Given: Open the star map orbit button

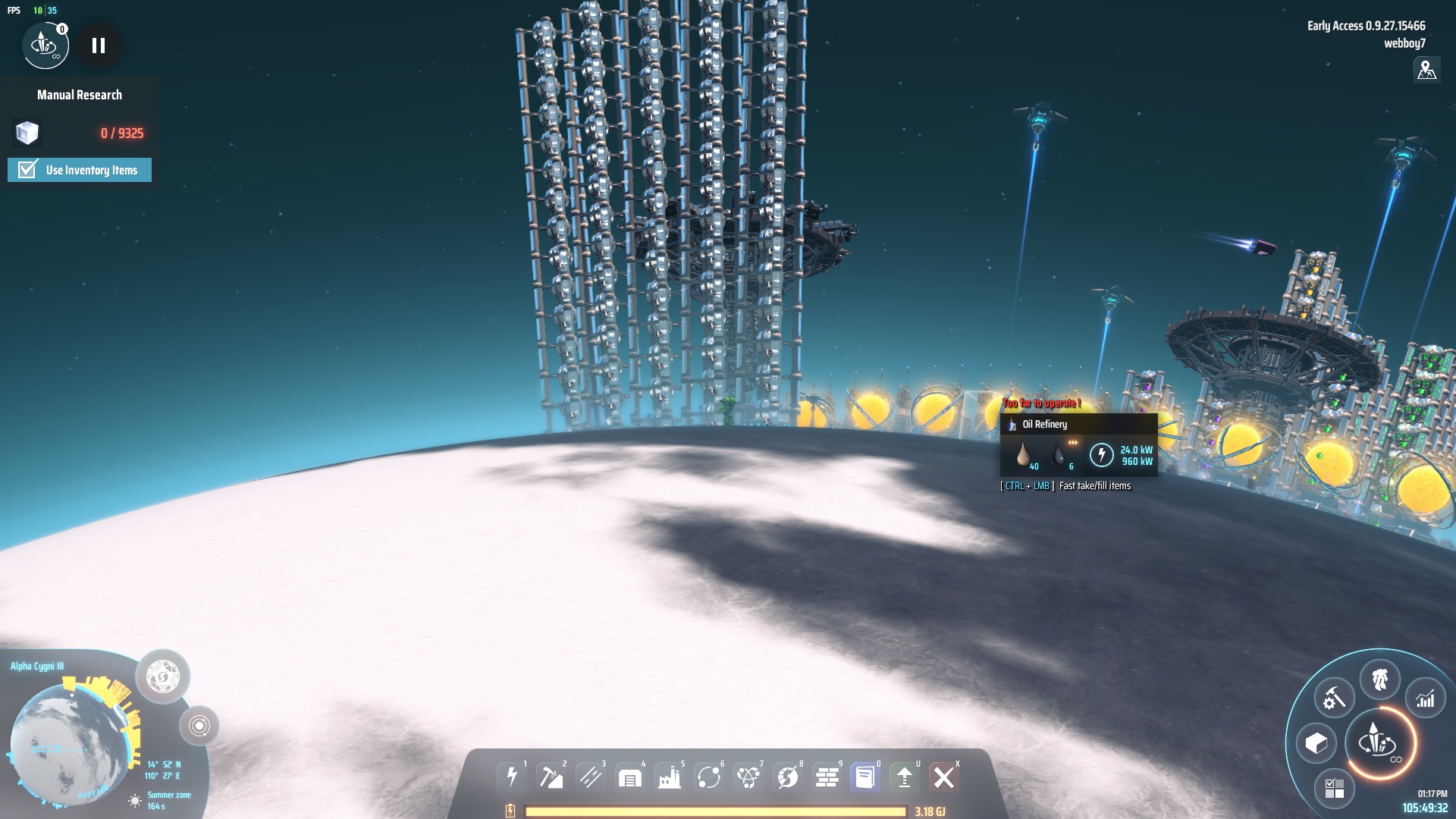Looking at the screenshot, I should click(199, 726).
